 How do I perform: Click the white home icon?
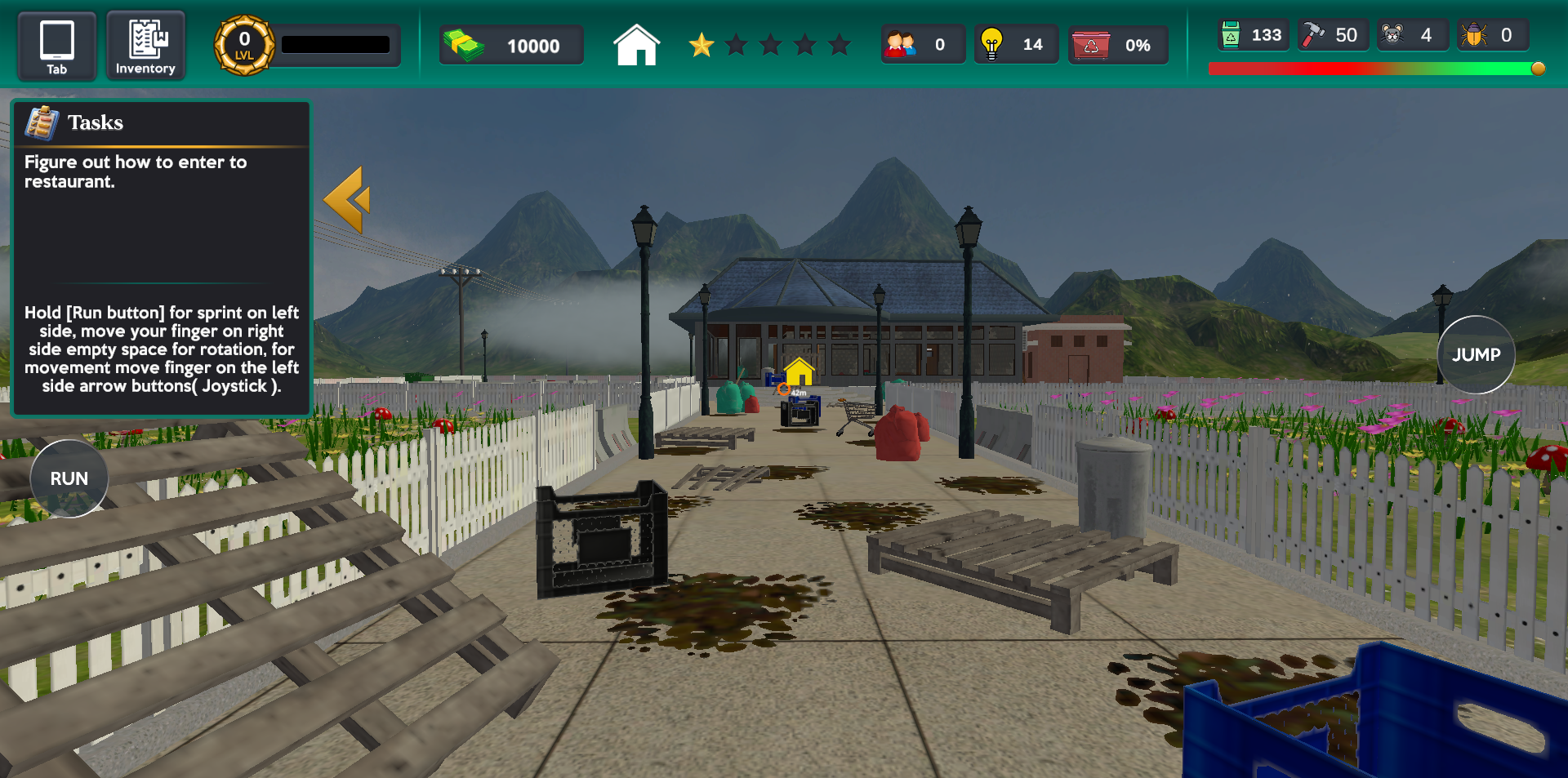[x=636, y=45]
